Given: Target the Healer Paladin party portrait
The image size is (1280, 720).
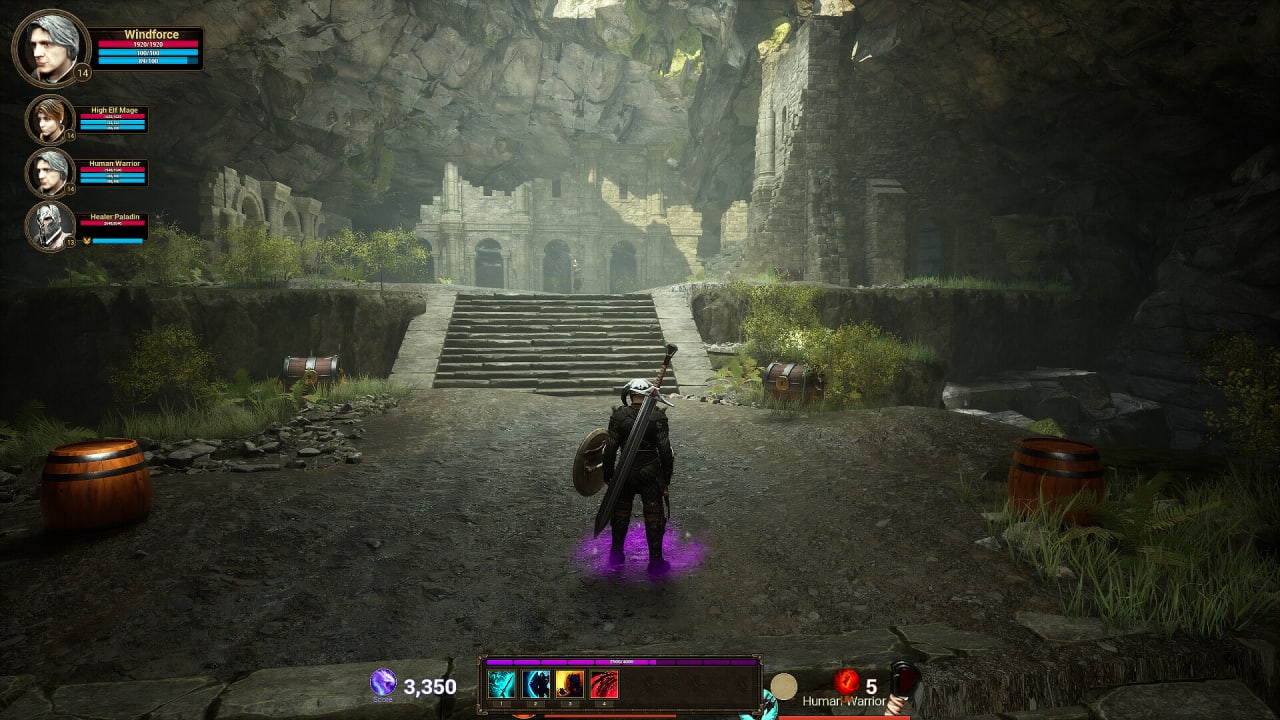Looking at the screenshot, I should 49,226.
